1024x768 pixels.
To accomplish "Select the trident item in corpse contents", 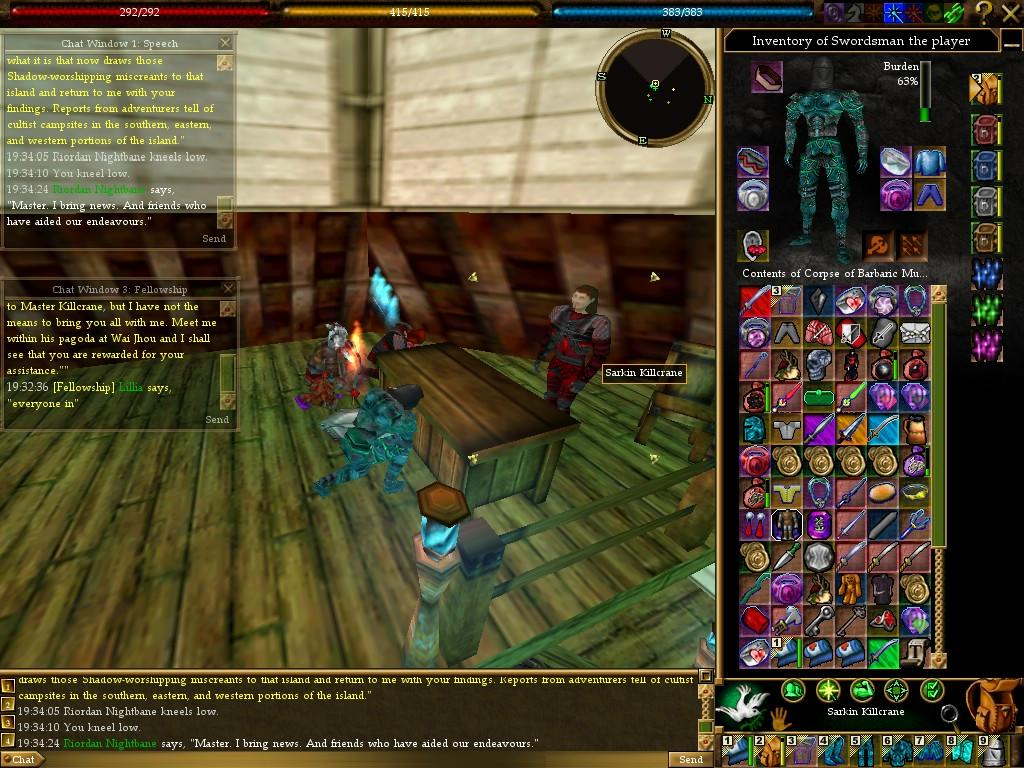I will pyautogui.click(x=916, y=524).
